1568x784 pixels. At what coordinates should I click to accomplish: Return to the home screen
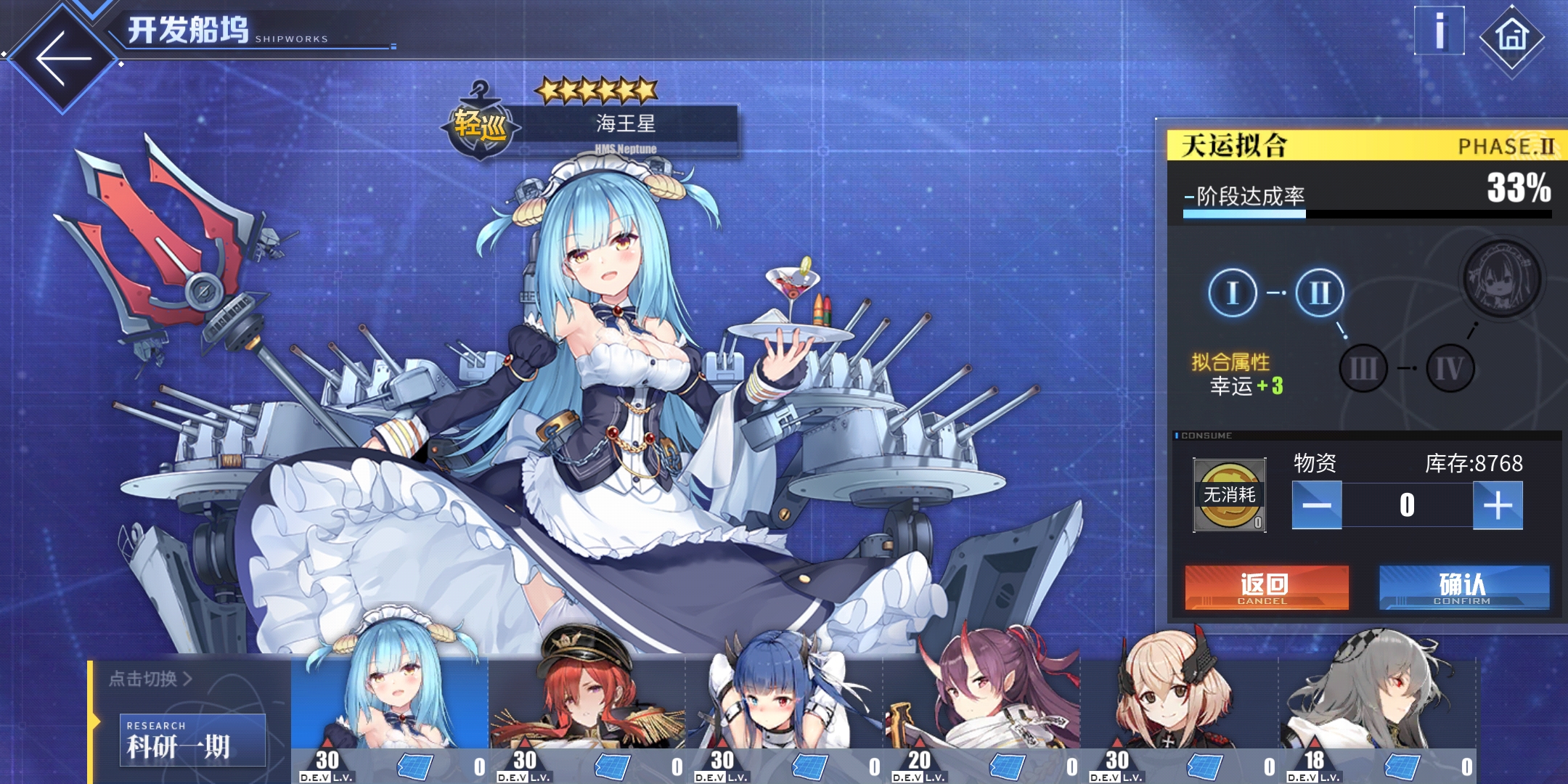tap(1512, 36)
